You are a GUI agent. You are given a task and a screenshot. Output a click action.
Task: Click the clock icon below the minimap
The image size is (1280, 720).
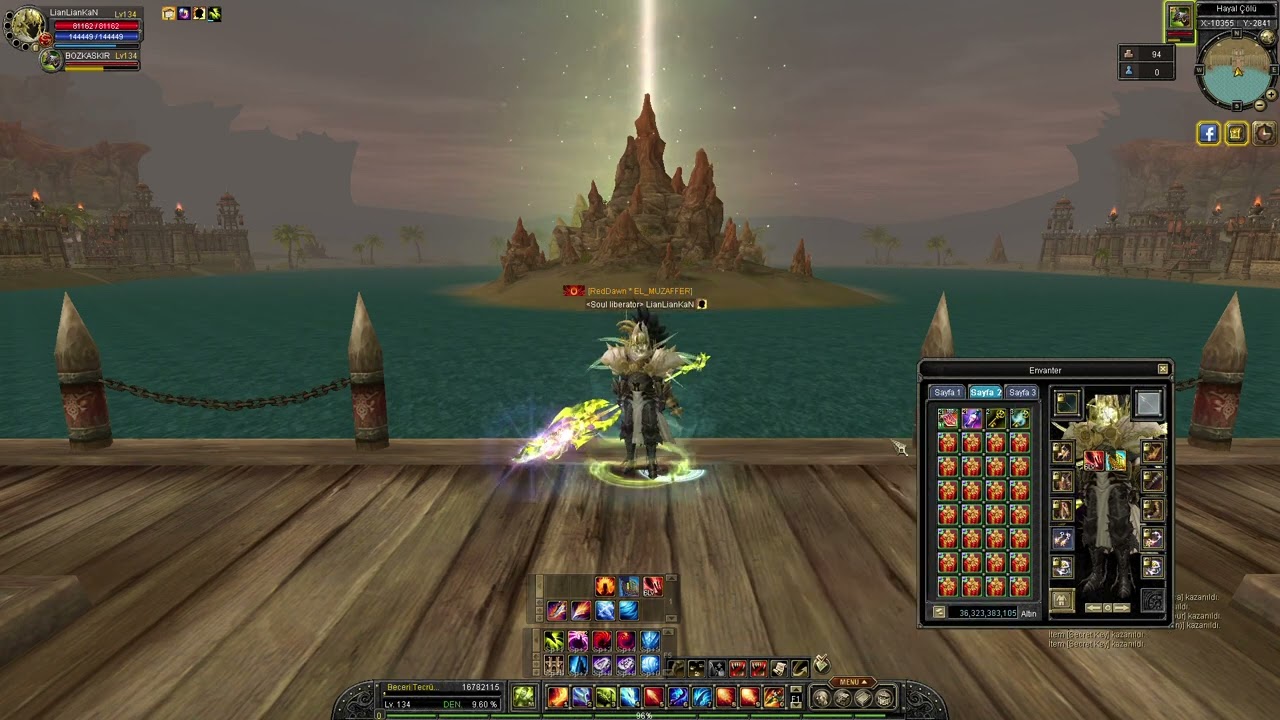click(x=1264, y=133)
